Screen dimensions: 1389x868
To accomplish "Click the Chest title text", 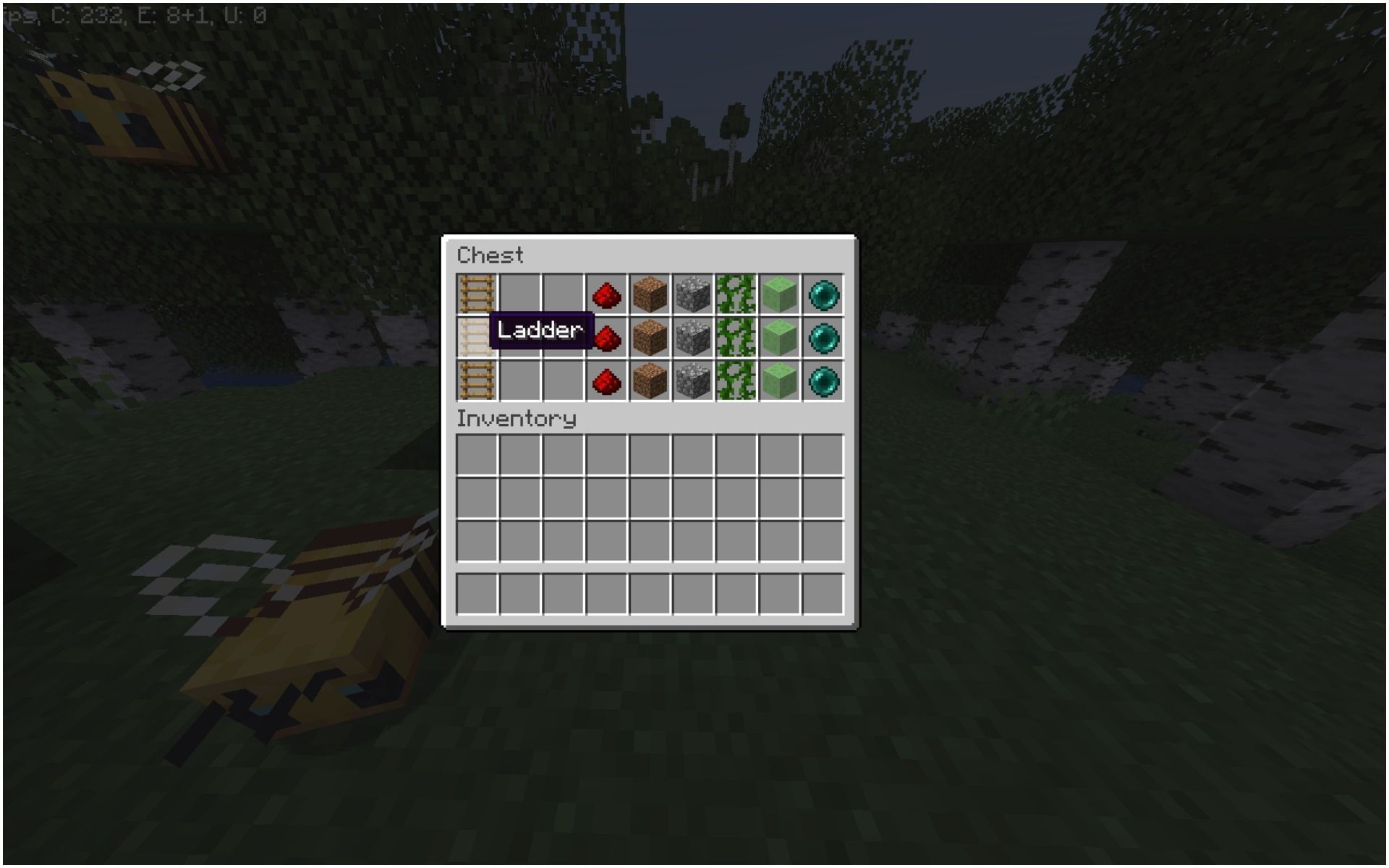I will coord(490,255).
